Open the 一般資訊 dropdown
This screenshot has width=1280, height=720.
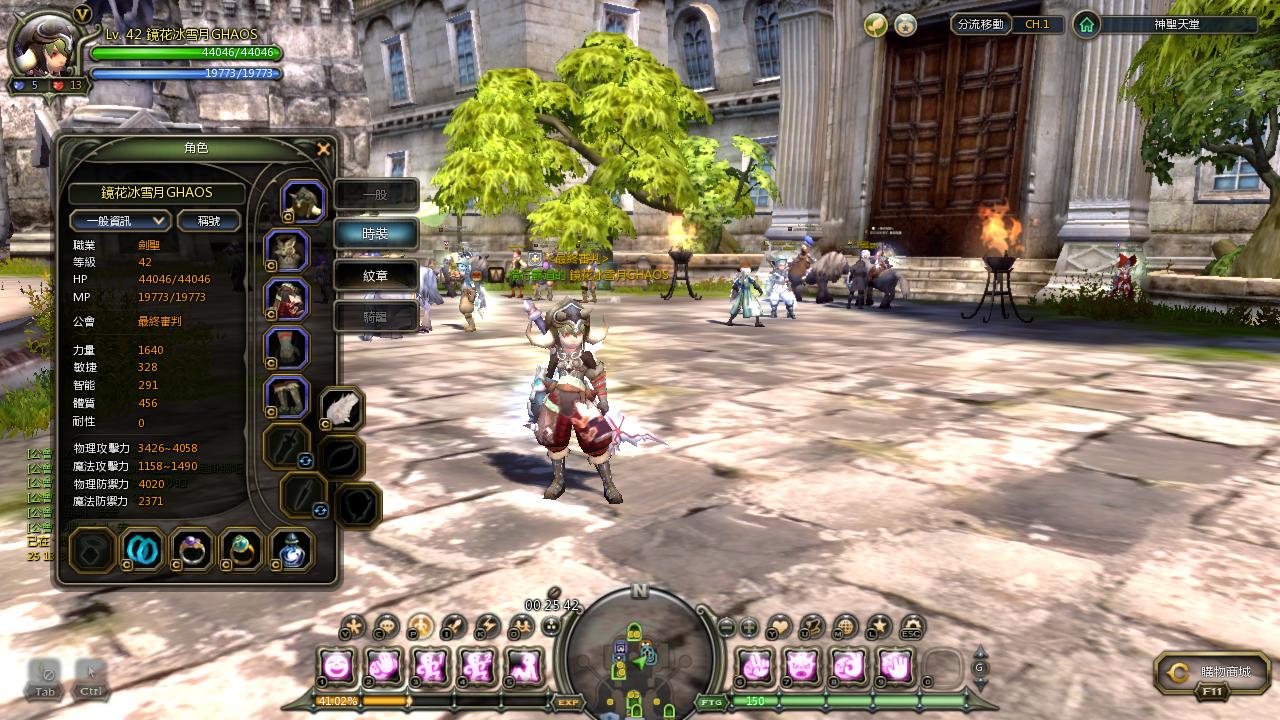pos(120,221)
